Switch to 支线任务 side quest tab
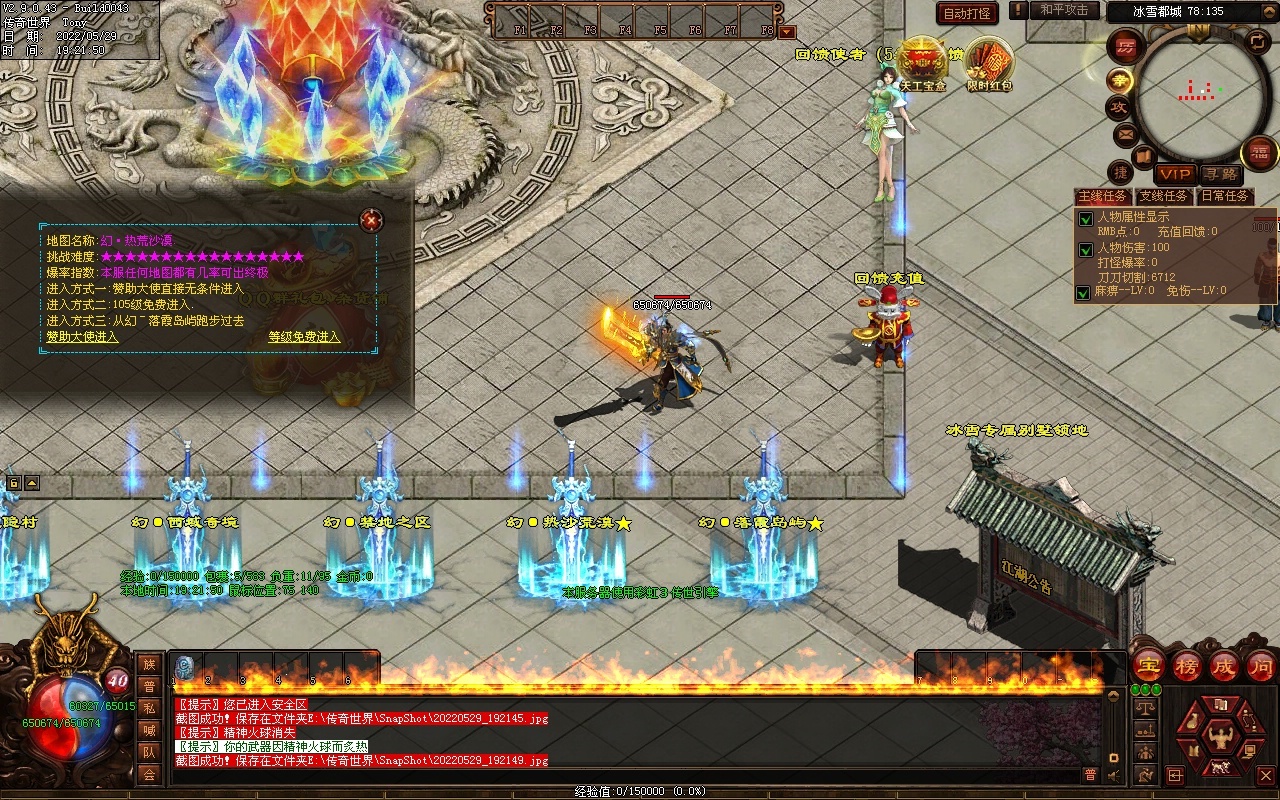 1163,196
